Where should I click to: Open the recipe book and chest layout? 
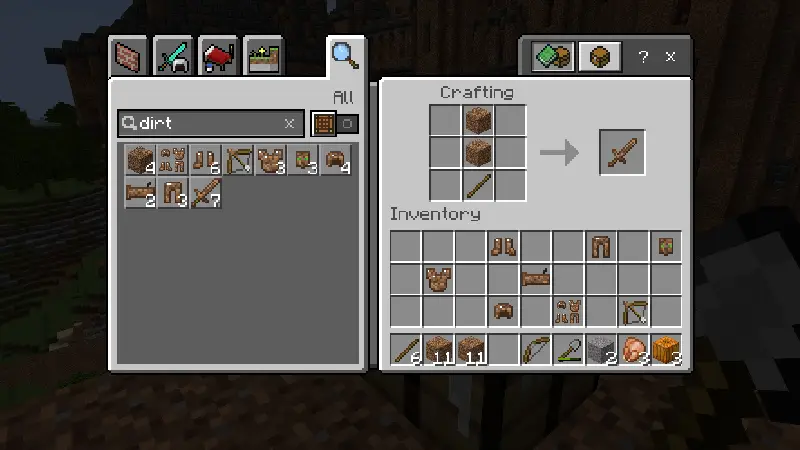[x=551, y=56]
